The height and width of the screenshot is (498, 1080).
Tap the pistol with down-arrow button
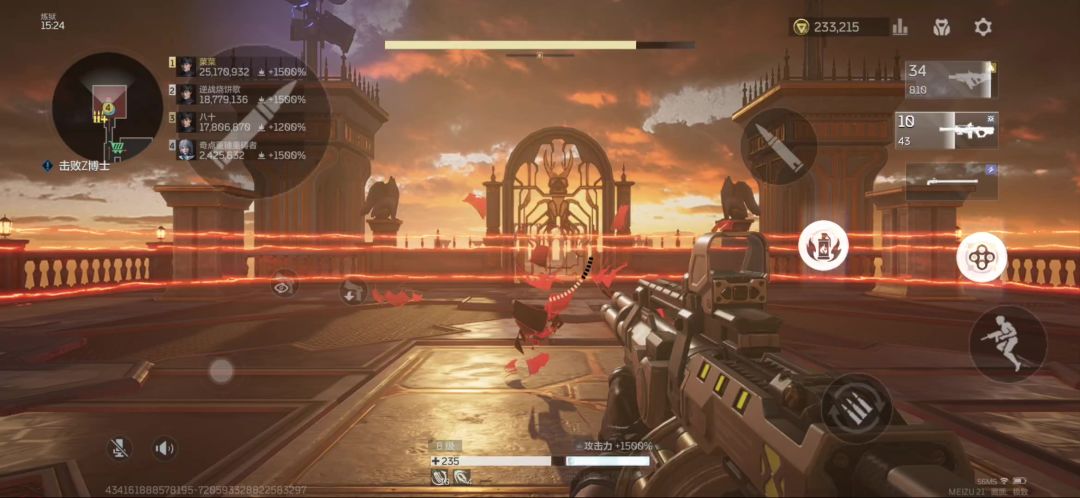(x=351, y=291)
